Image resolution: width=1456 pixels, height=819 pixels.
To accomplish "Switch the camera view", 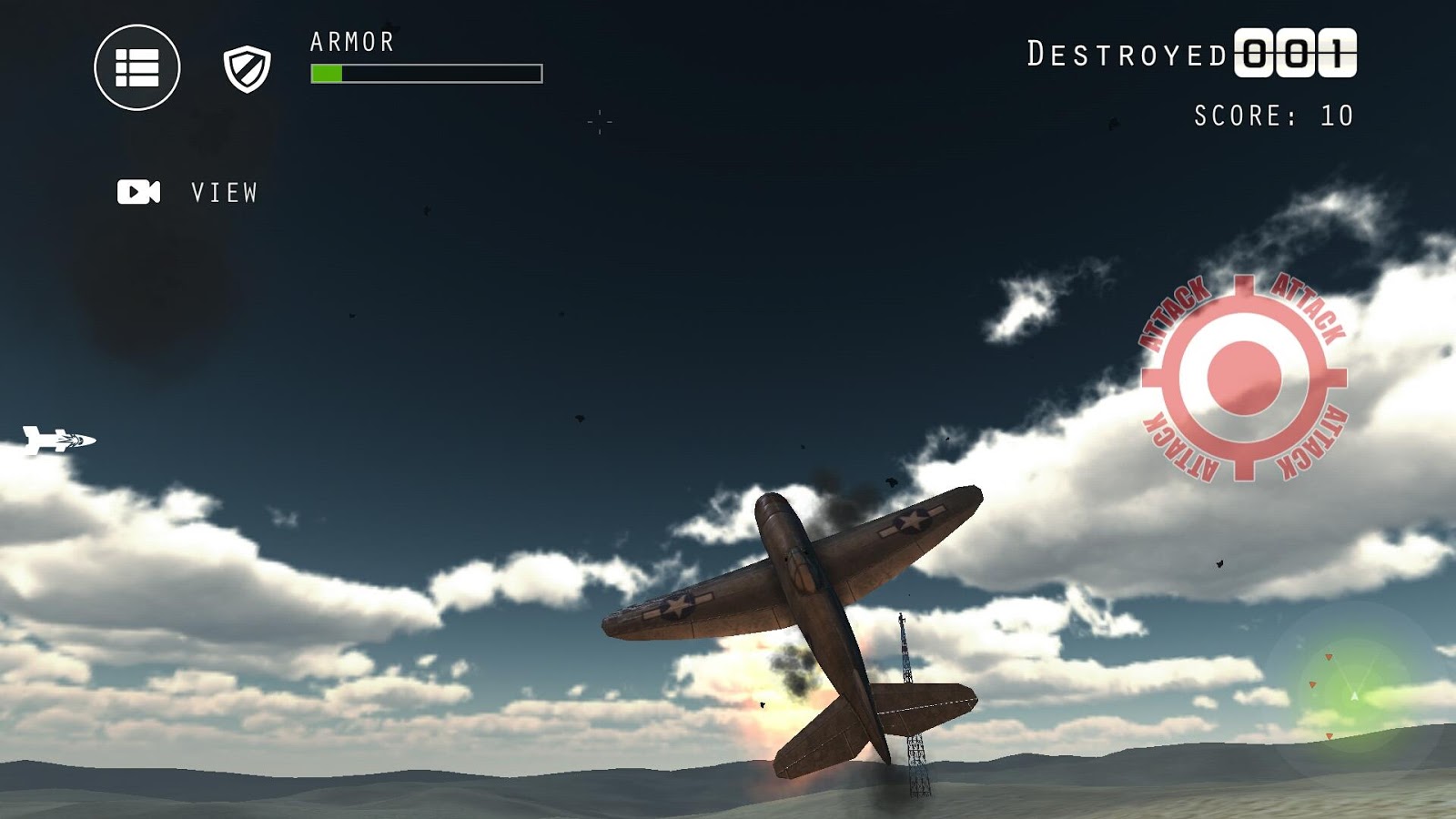I will tap(139, 192).
